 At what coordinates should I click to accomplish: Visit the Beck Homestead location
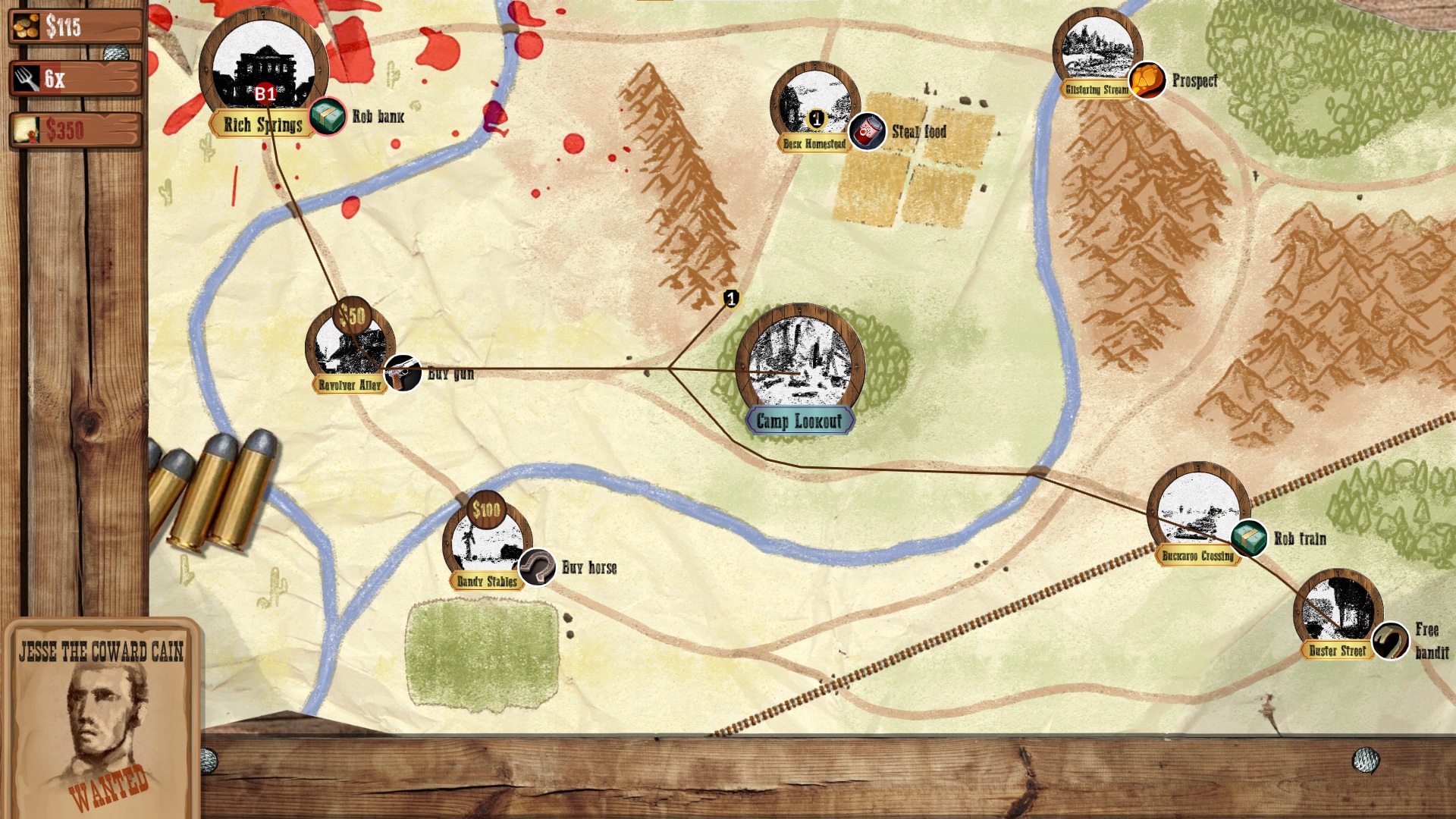click(x=814, y=106)
